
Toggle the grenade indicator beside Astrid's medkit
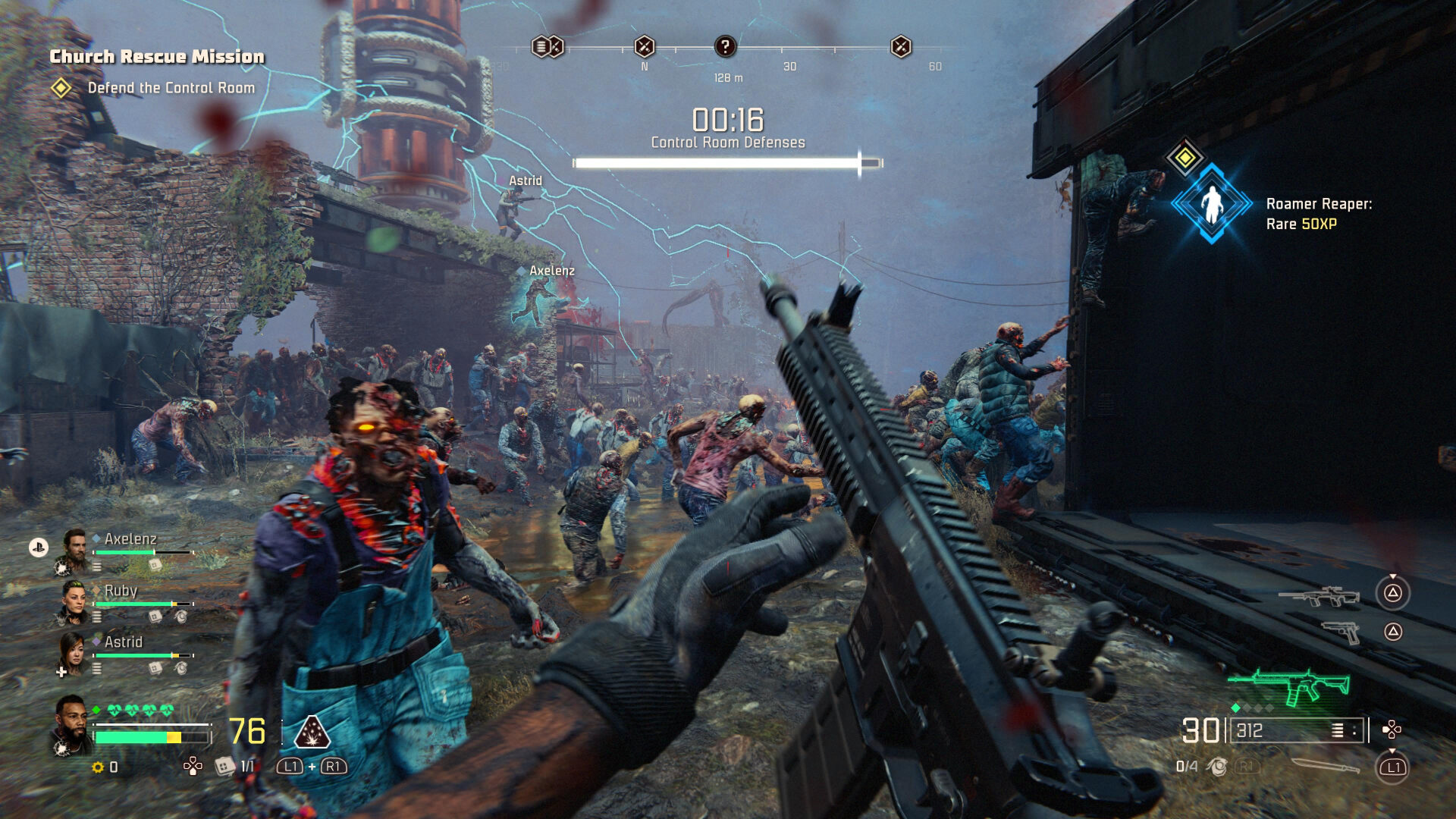181,668
